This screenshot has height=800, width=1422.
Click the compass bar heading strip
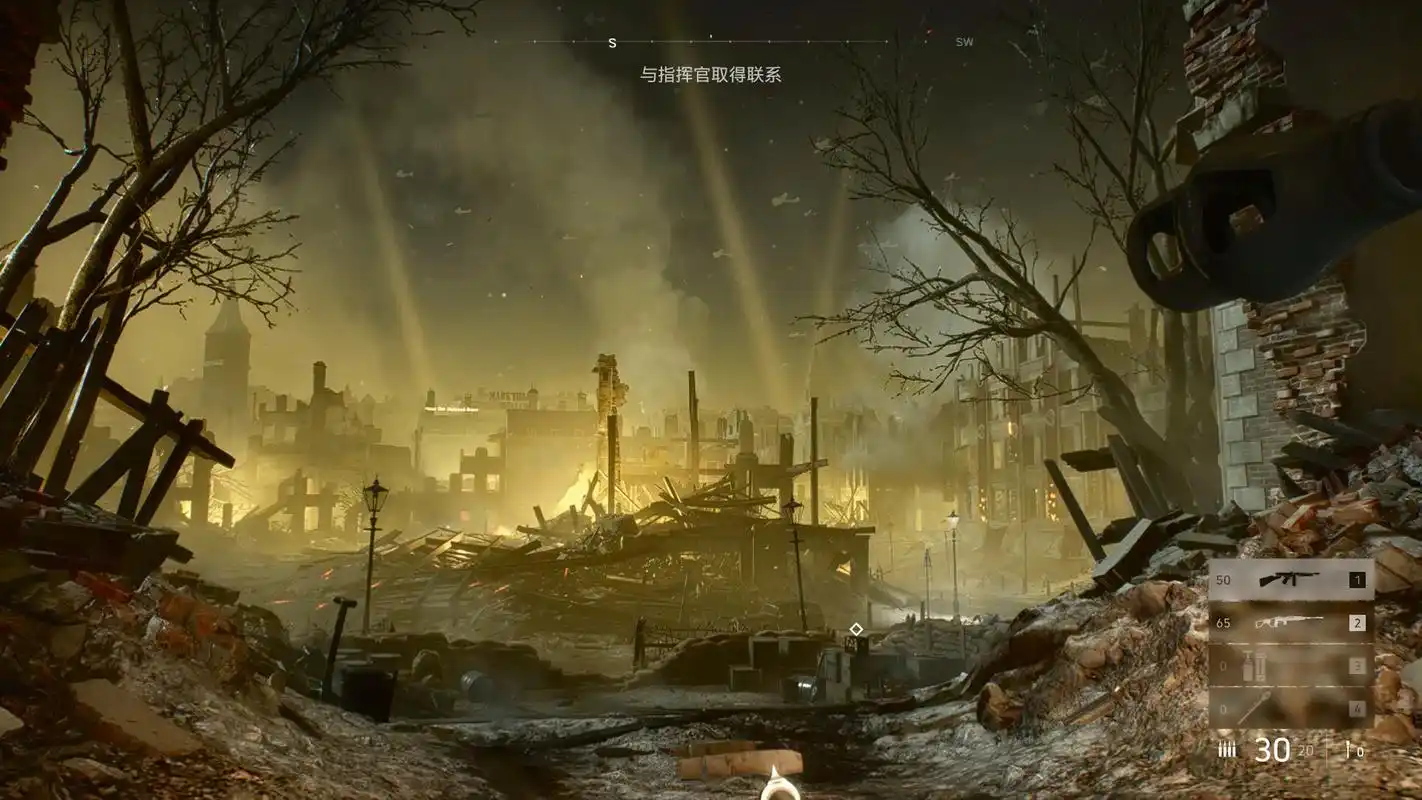[x=711, y=42]
